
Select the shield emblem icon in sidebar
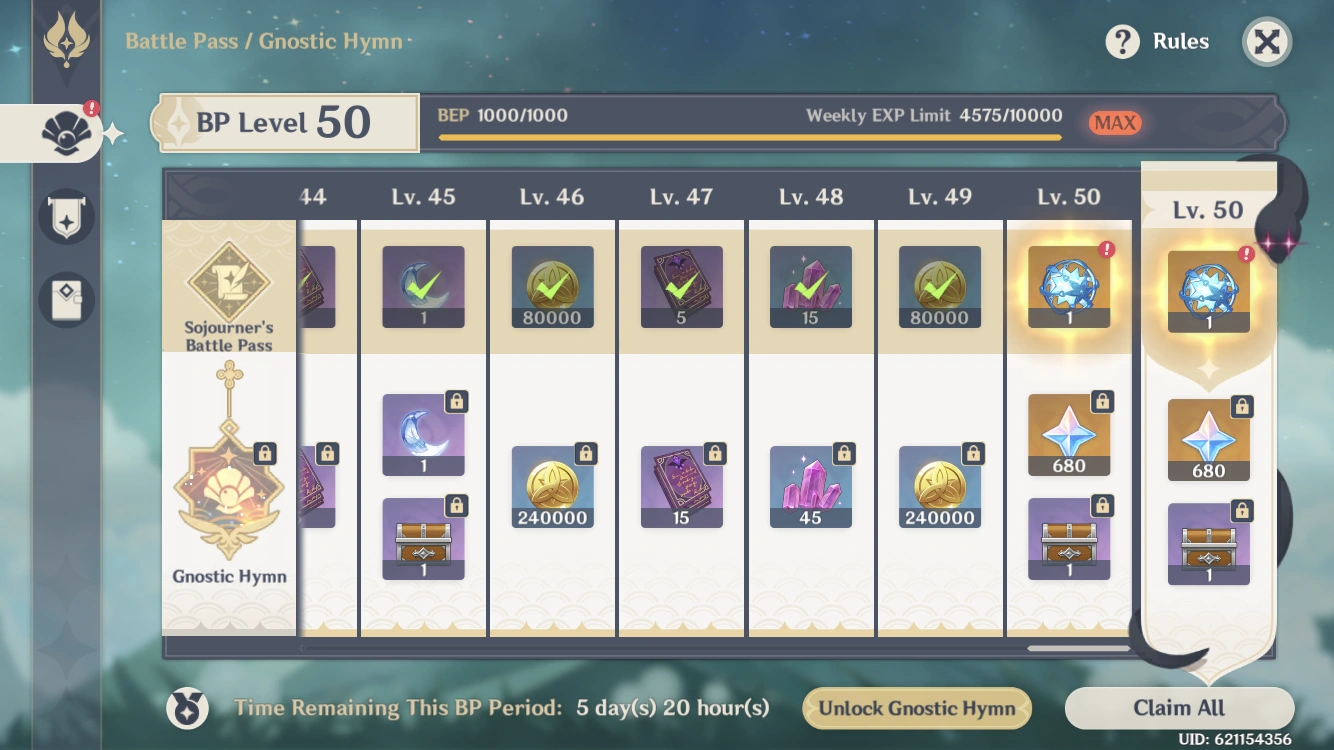tap(66, 216)
